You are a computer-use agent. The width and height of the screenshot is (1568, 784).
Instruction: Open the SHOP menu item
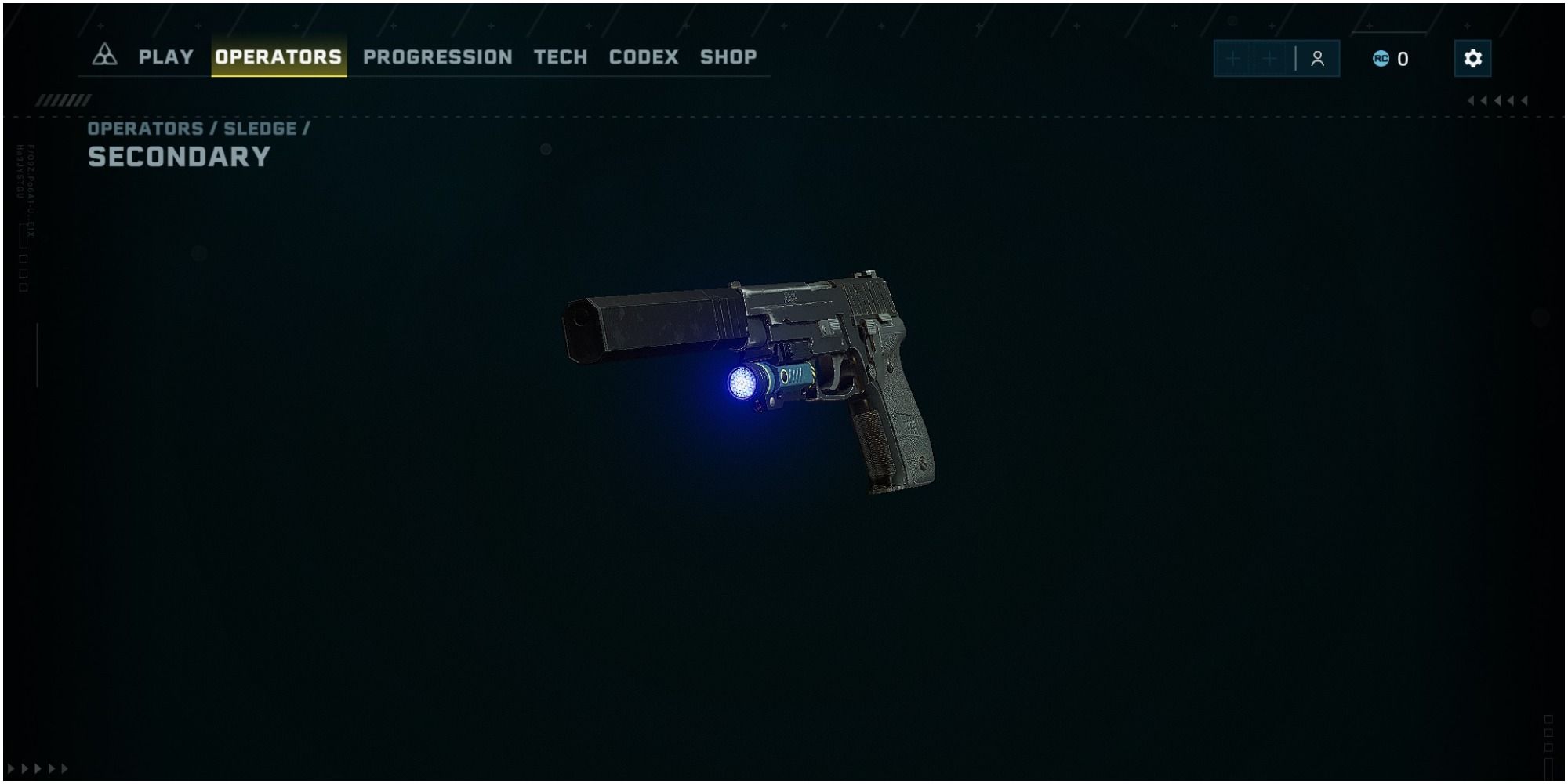tap(728, 56)
